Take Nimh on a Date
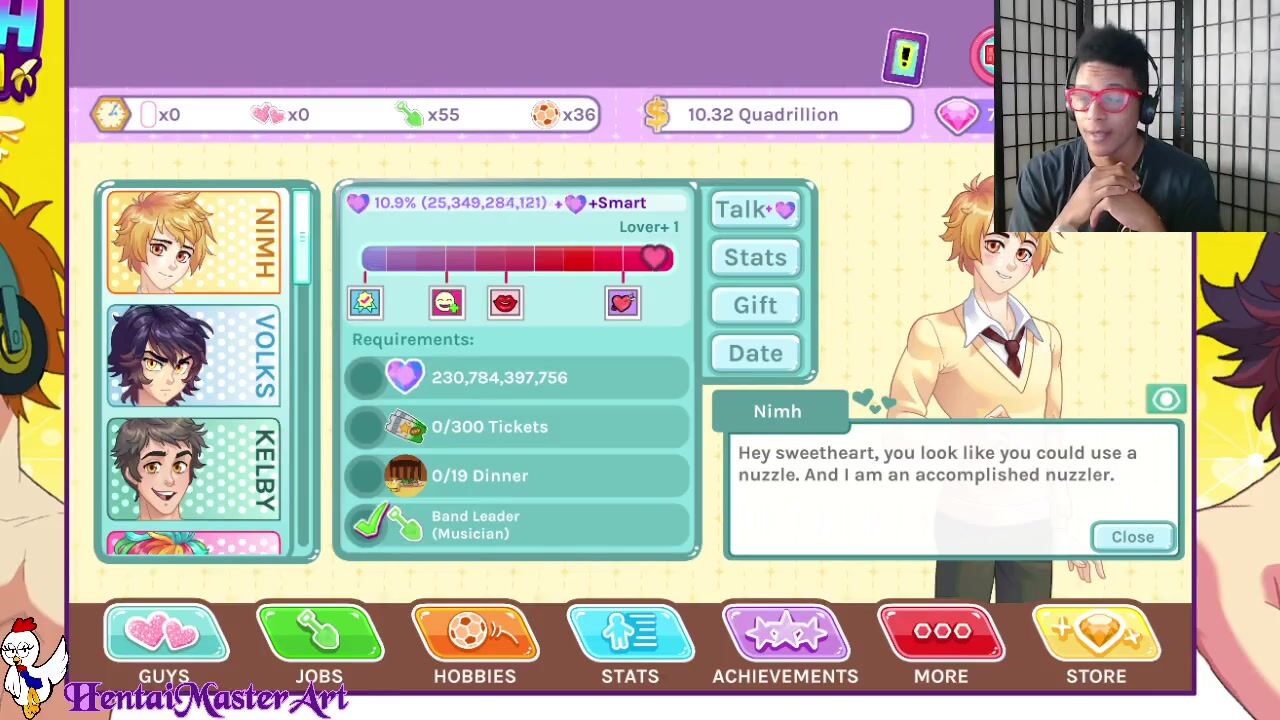The width and height of the screenshot is (1280, 720). pyautogui.click(x=755, y=353)
